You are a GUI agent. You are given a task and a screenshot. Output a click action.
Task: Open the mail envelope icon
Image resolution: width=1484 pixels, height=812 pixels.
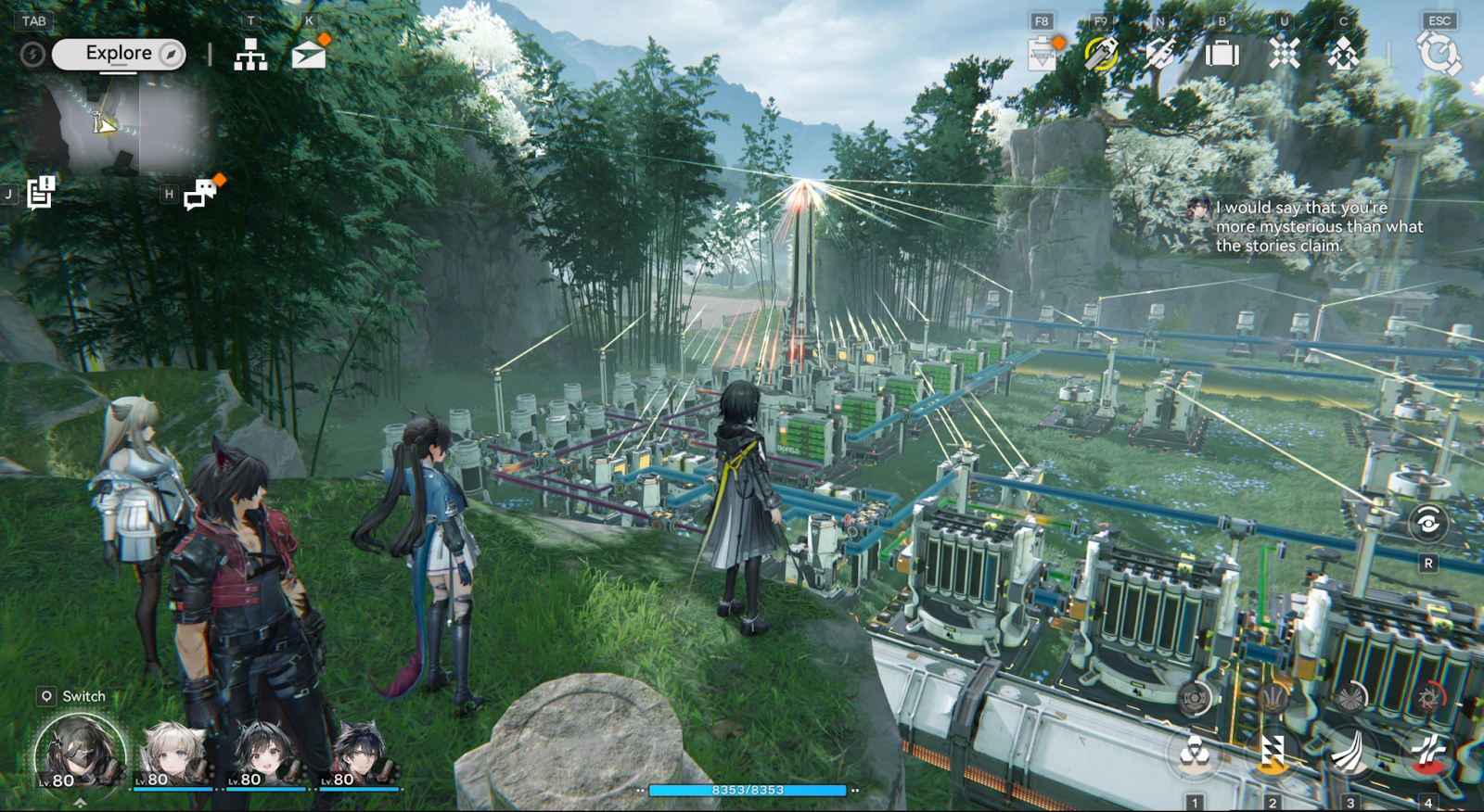[x=308, y=56]
